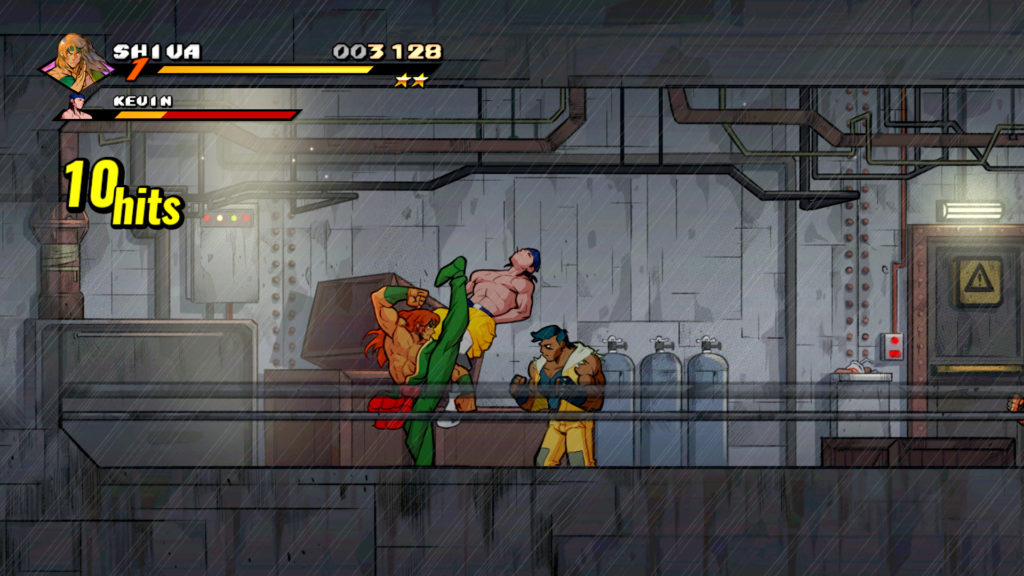Select the Kevin enemy portrait
This screenshot has width=1024, height=576.
pos(77,106)
